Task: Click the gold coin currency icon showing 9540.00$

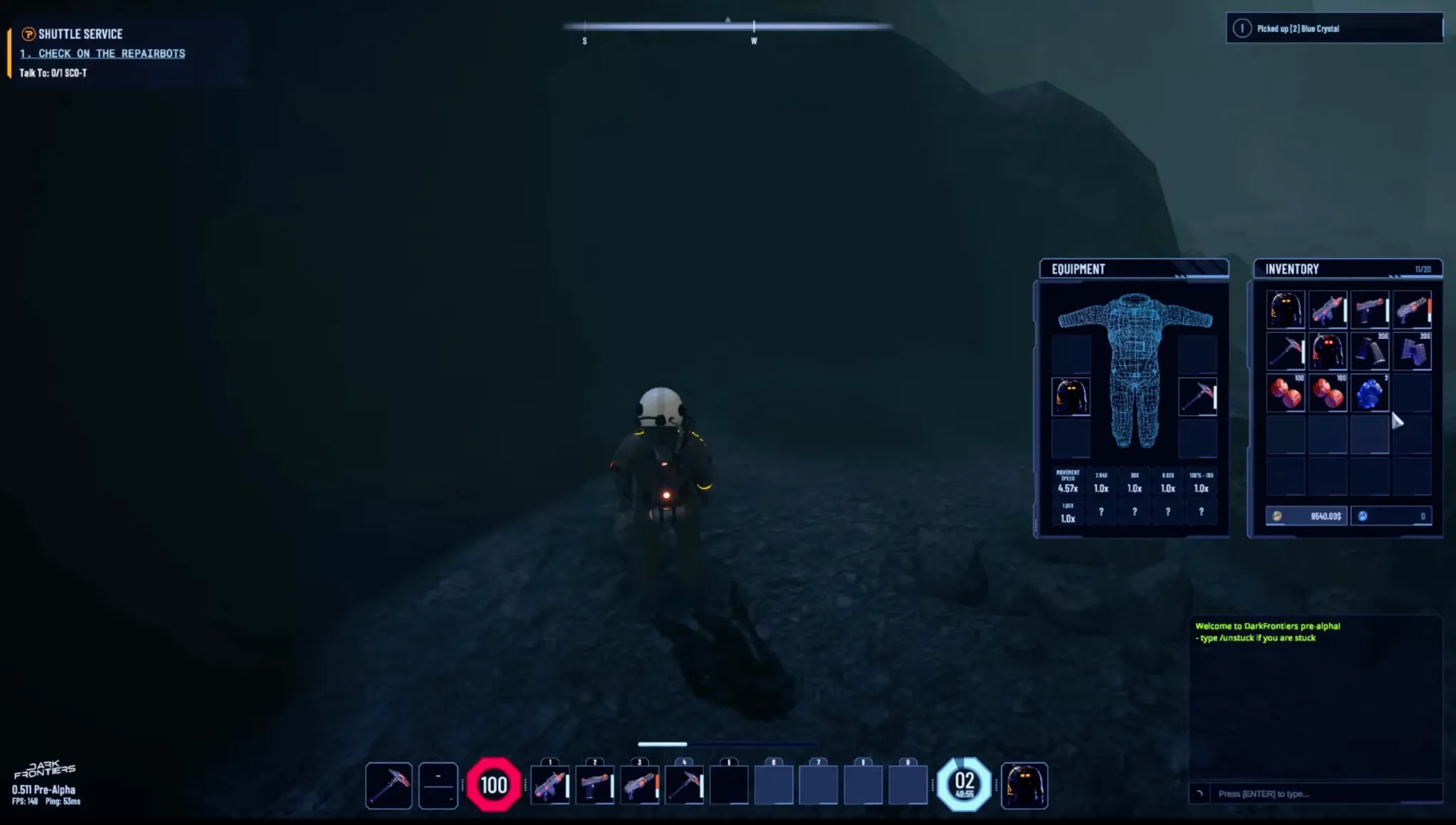Action: (x=1278, y=515)
